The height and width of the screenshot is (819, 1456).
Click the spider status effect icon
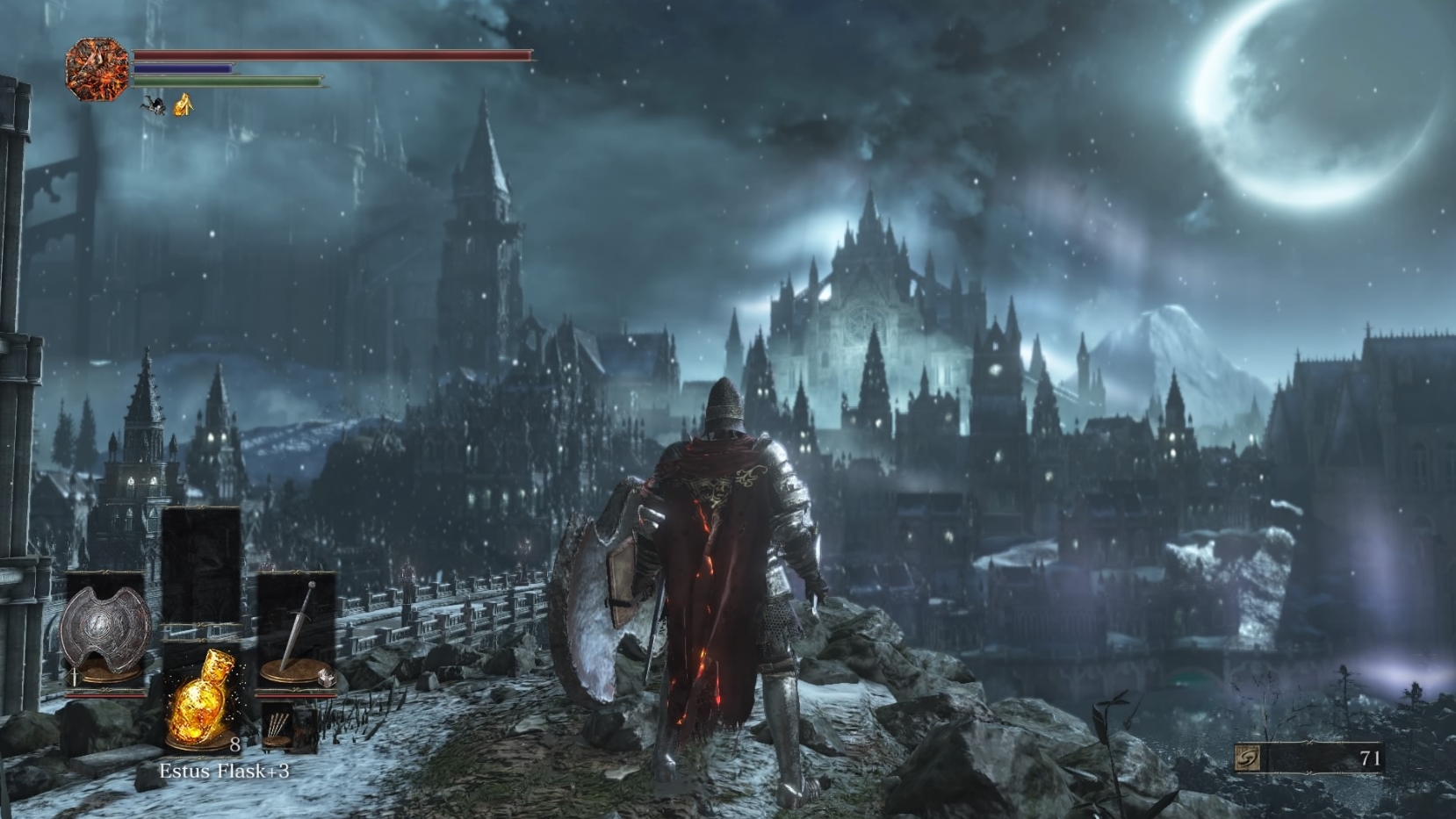pos(154,106)
